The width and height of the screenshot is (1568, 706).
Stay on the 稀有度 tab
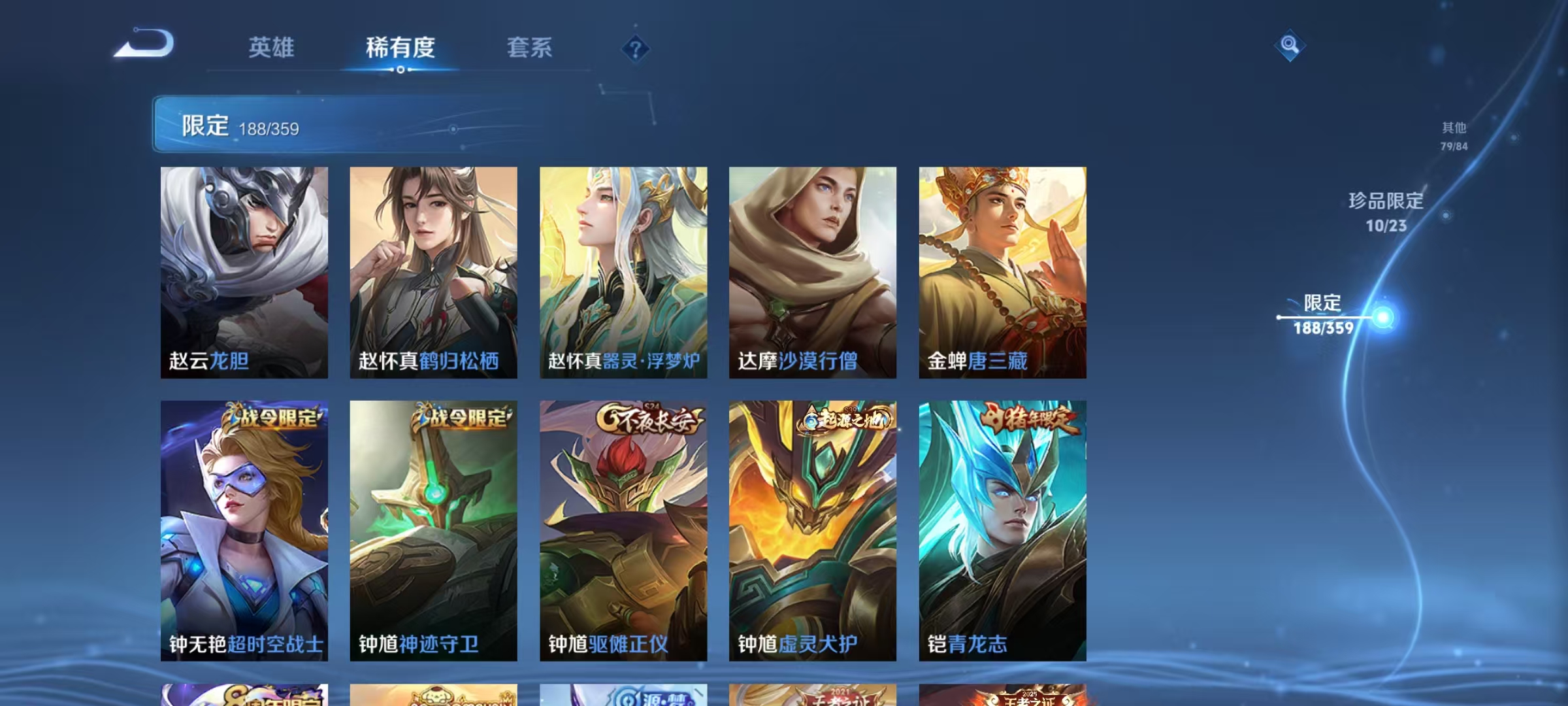[x=400, y=48]
